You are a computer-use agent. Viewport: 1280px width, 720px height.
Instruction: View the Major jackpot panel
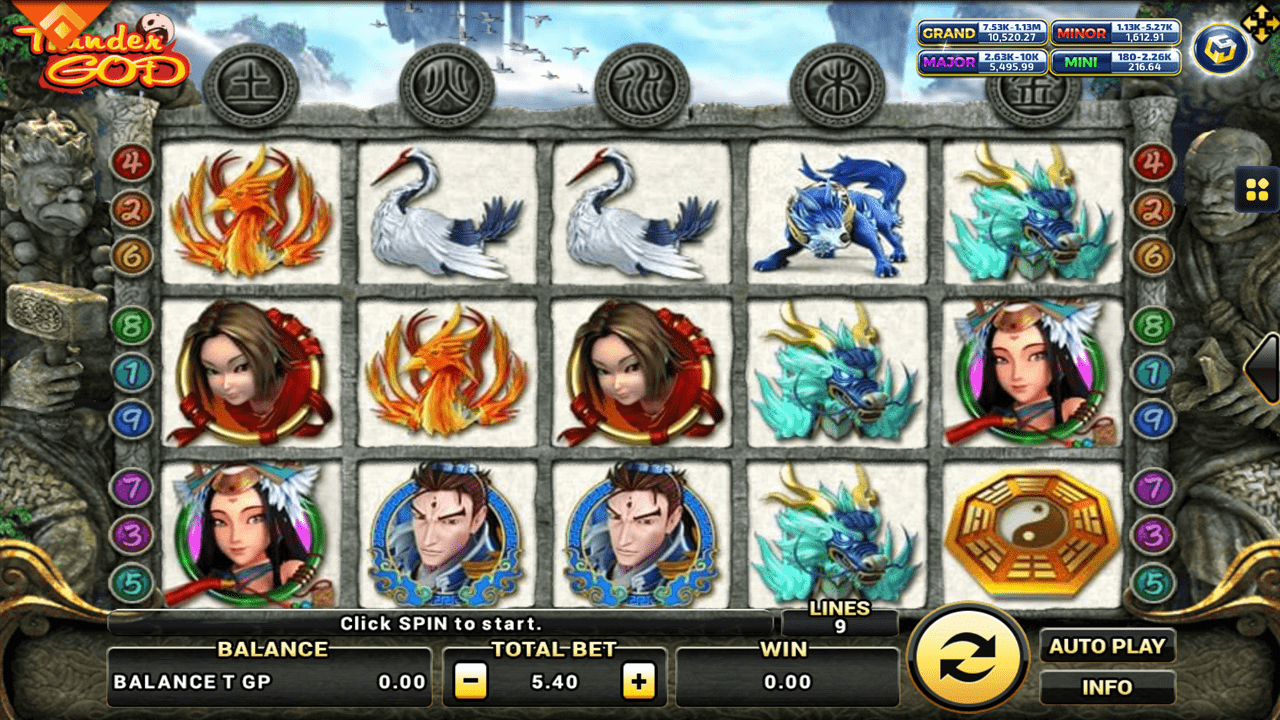(982, 62)
